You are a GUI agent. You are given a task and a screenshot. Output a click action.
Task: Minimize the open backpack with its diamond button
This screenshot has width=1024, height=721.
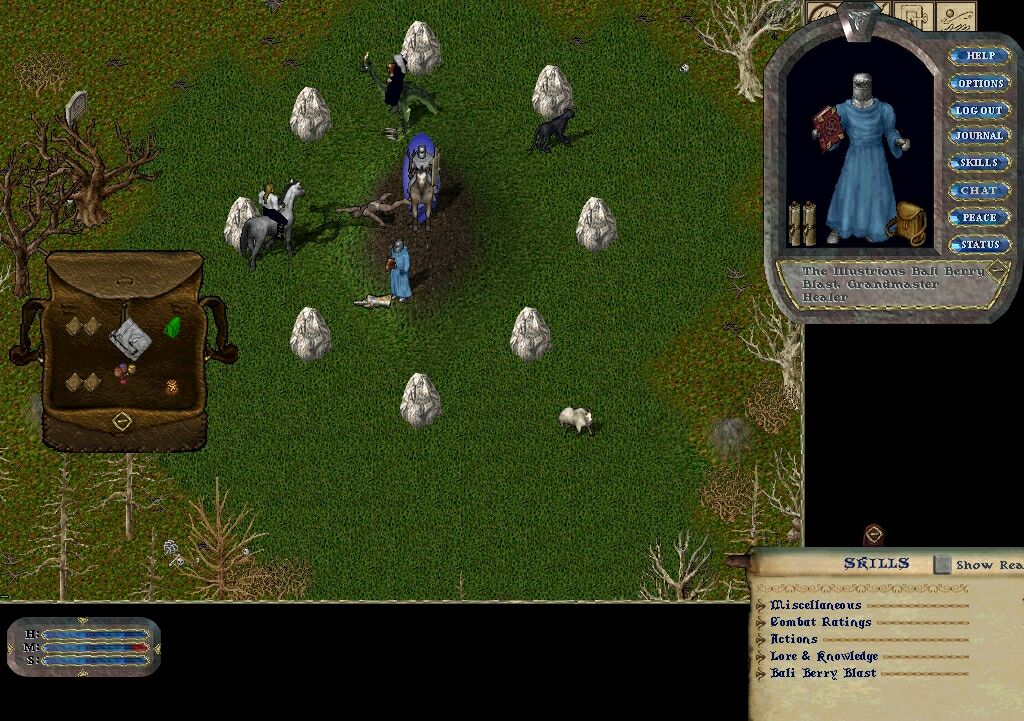(x=122, y=421)
